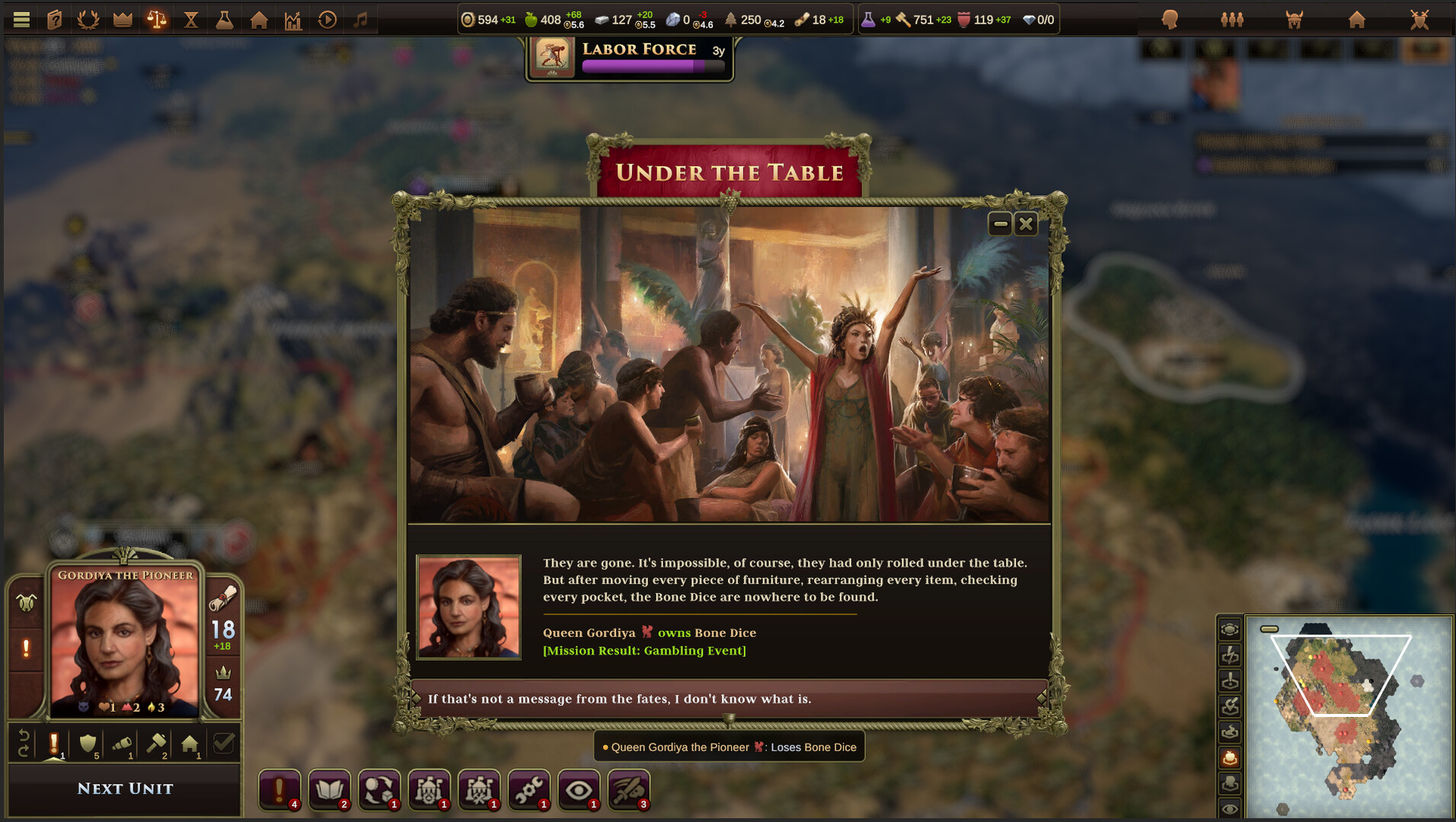Screen dimensions: 1456x822
Task: Open the crossed swords military icon
Action: tap(1419, 19)
